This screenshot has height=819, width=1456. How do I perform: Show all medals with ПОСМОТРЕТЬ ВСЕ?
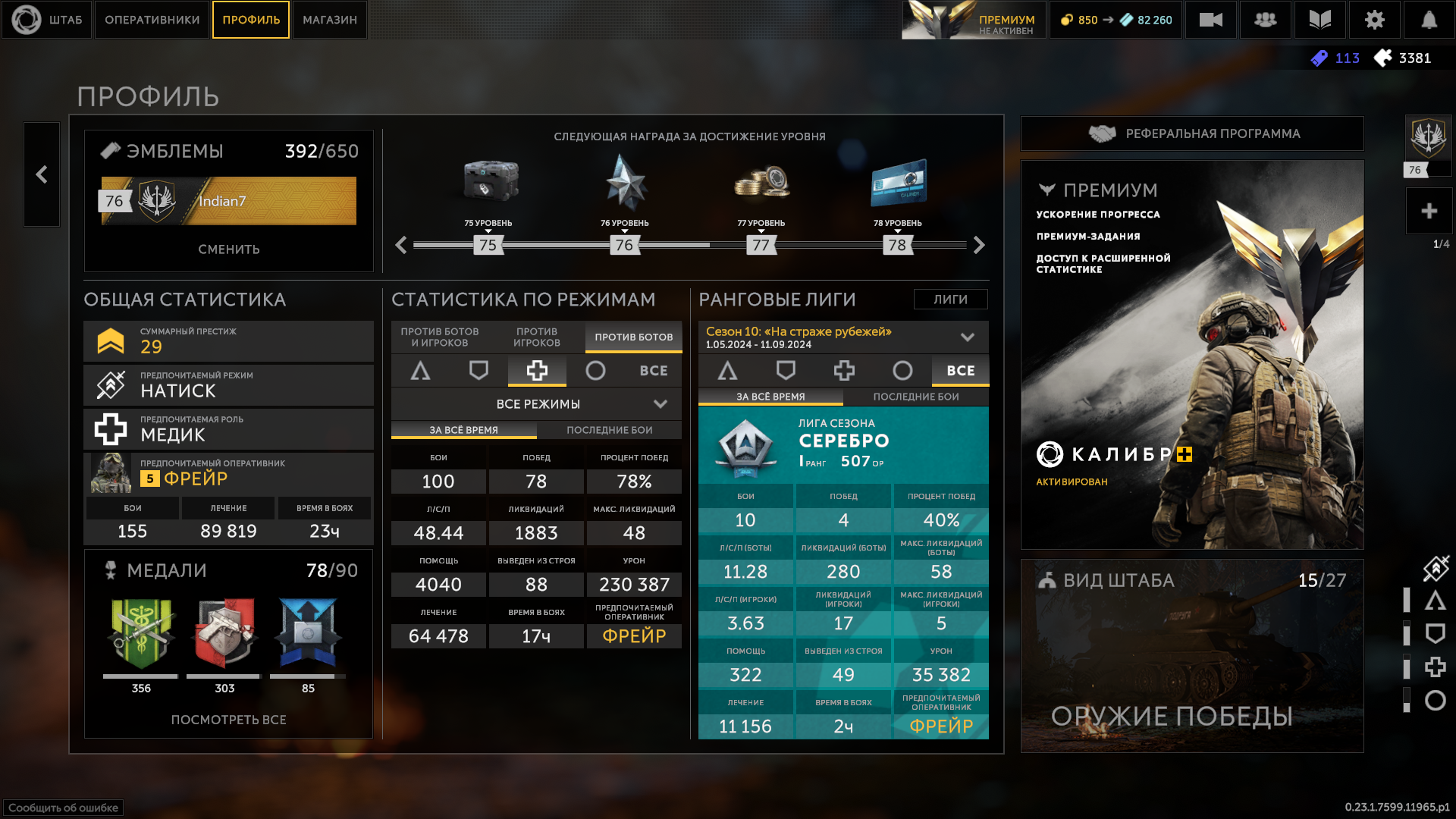(x=229, y=720)
